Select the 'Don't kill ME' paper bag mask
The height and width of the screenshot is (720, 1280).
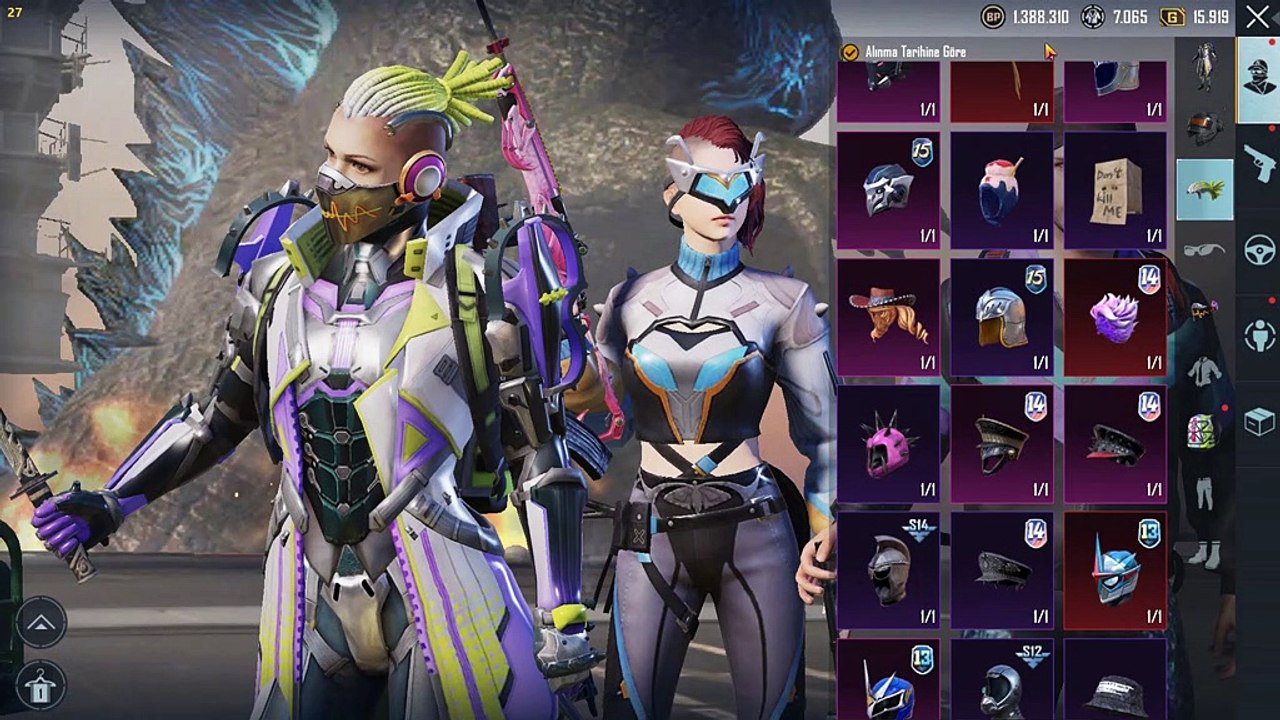click(x=1115, y=190)
